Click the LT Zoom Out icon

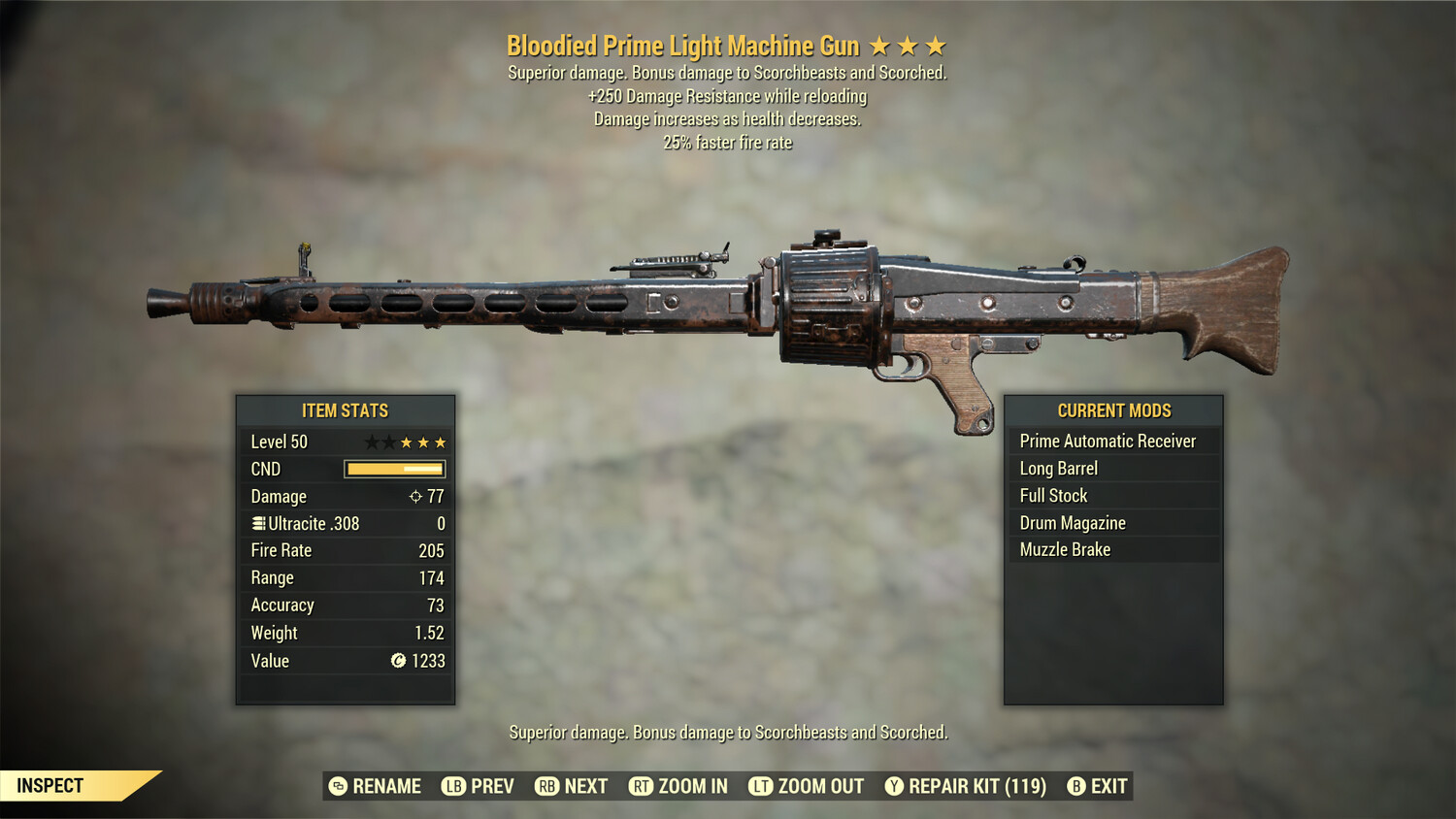(761, 786)
